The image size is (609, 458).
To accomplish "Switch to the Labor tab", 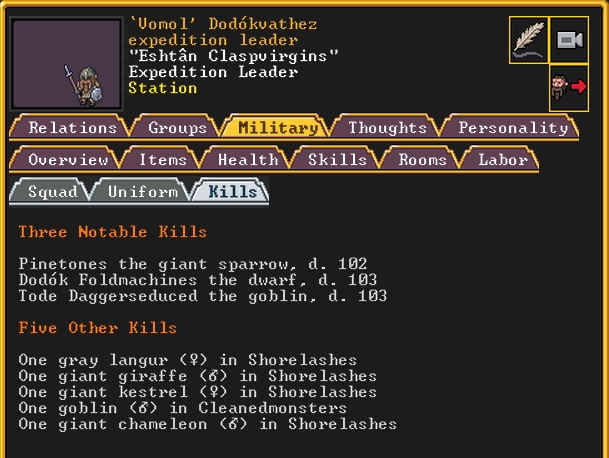I will point(503,159).
